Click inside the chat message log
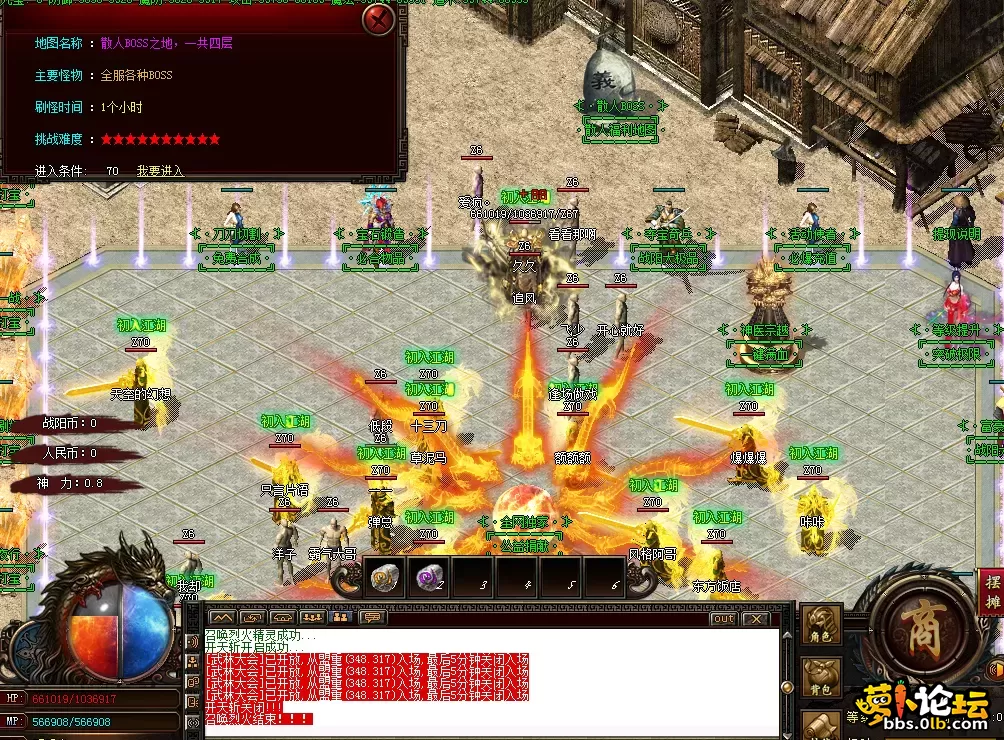The height and width of the screenshot is (740, 1004). 490,680
